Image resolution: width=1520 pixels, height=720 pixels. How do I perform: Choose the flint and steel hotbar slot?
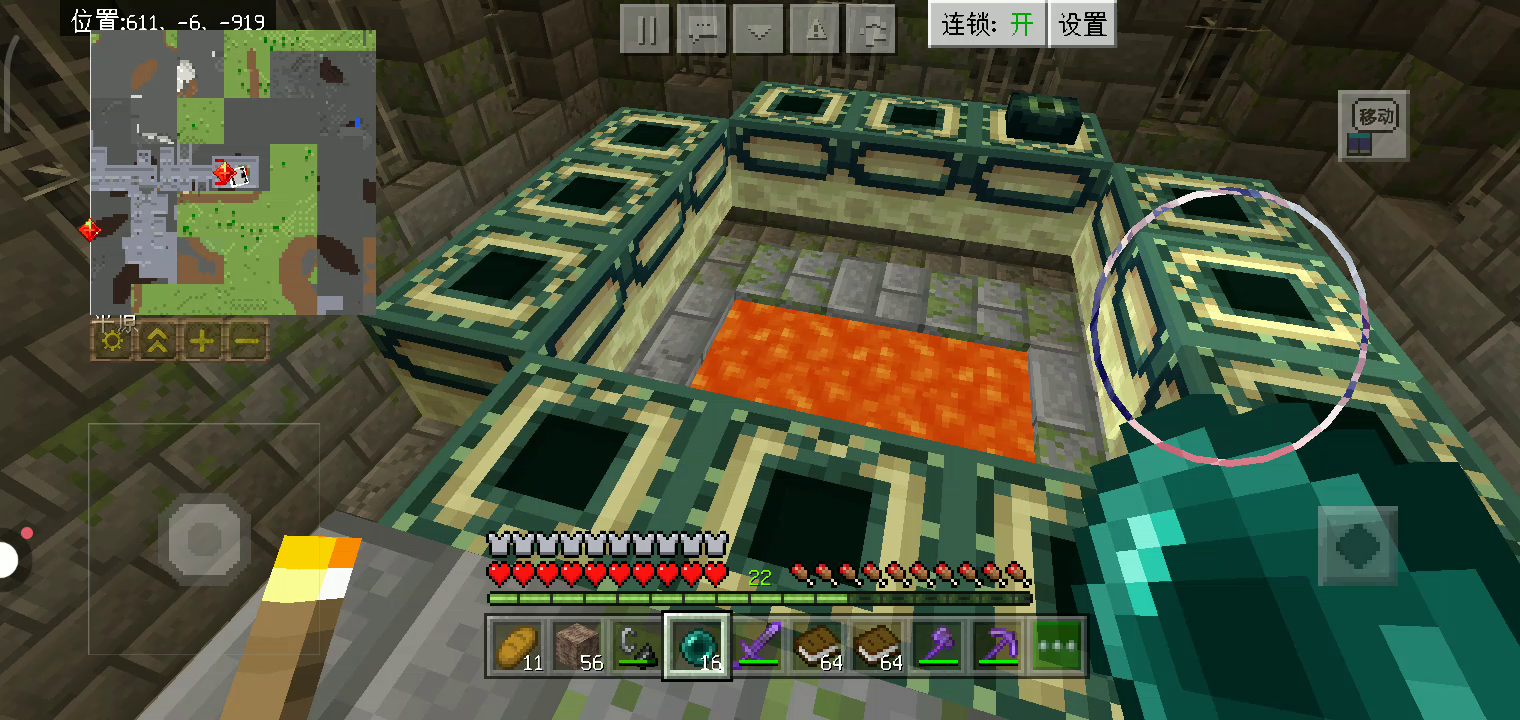(637, 646)
